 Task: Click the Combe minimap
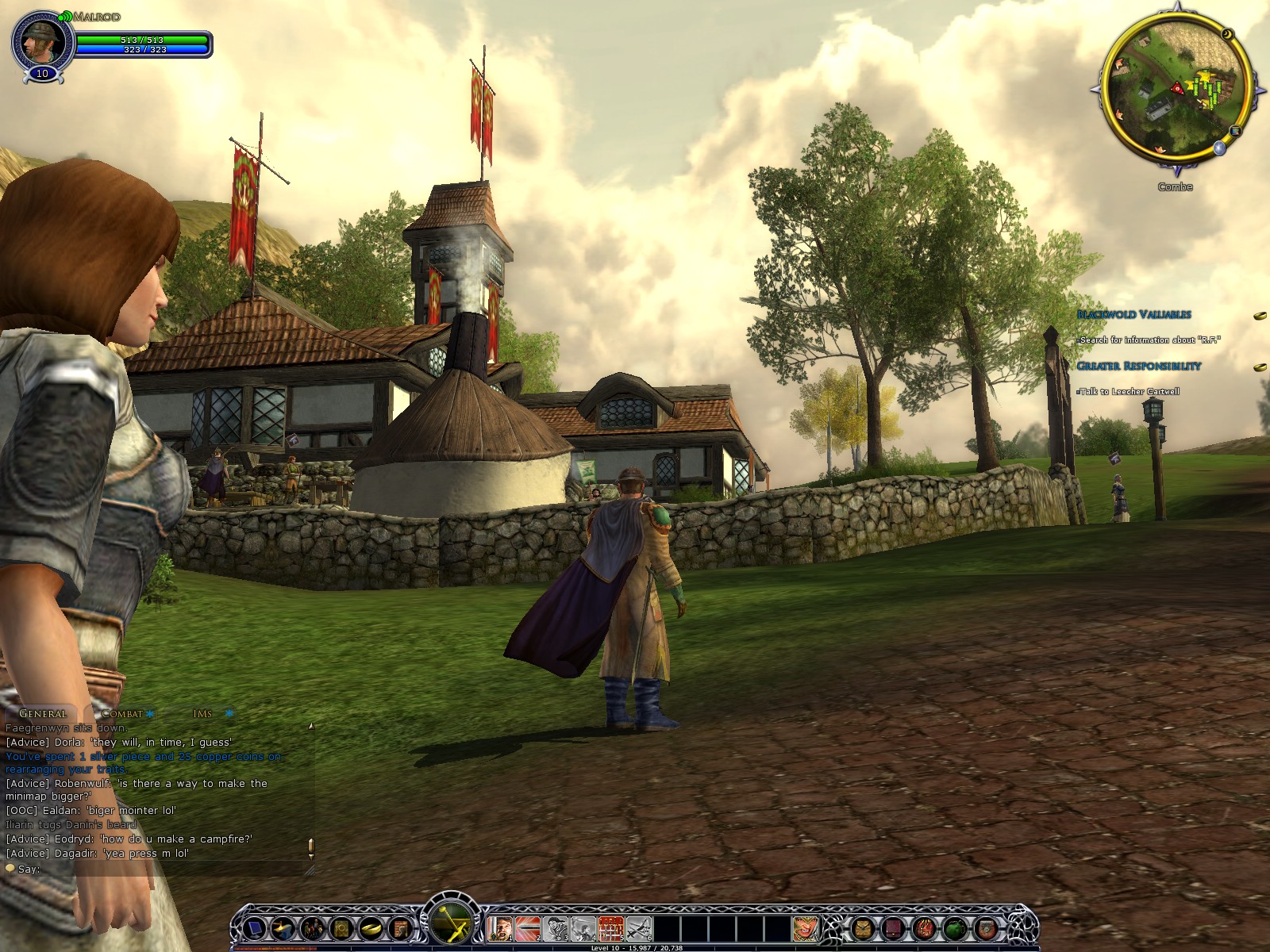coord(1176,91)
